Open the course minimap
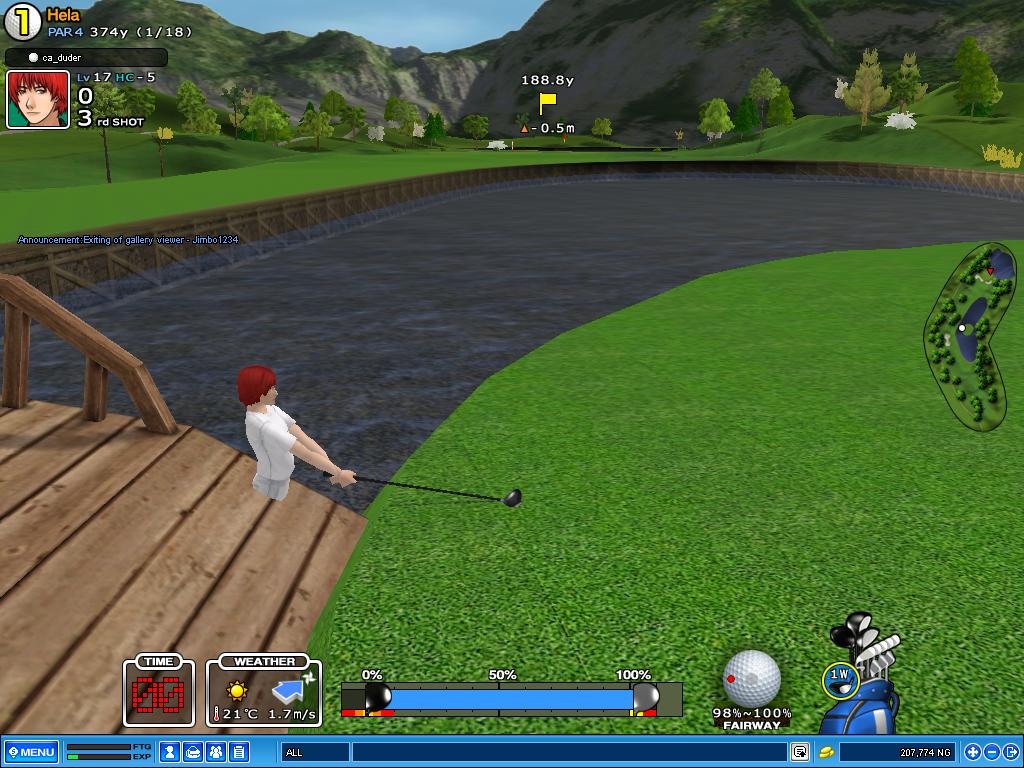Image resolution: width=1024 pixels, height=768 pixels. tap(970, 335)
